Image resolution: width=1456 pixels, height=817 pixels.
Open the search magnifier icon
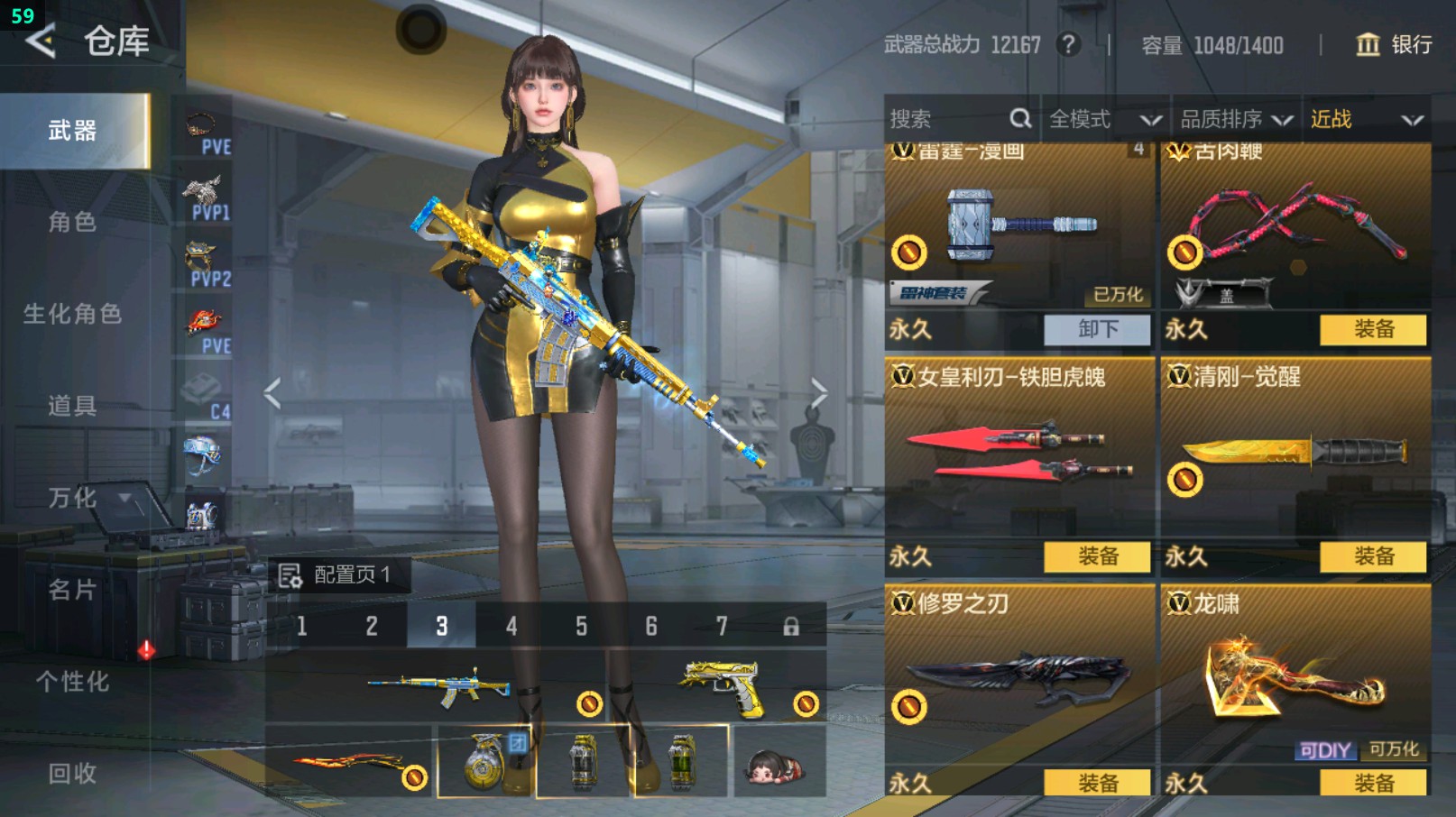pyautogui.click(x=1020, y=118)
